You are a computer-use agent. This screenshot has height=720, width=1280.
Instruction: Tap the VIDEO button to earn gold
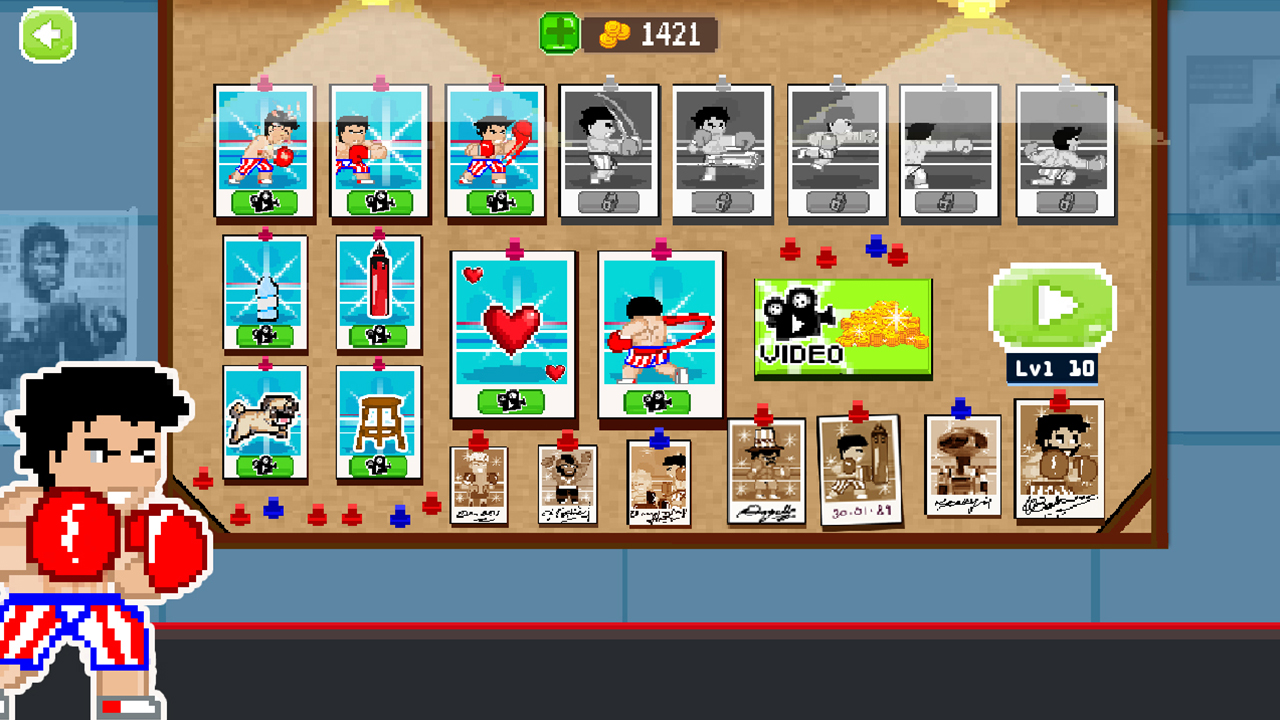coord(843,325)
